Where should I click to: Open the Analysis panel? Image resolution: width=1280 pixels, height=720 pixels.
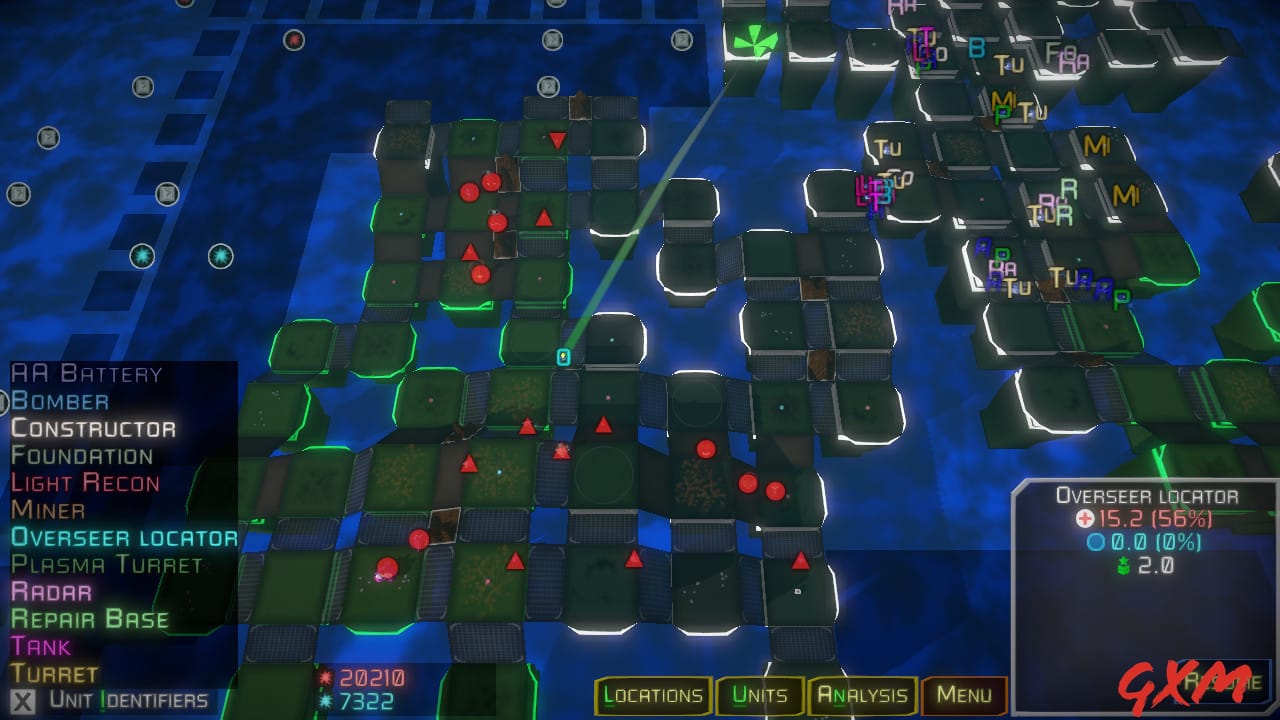click(x=864, y=695)
